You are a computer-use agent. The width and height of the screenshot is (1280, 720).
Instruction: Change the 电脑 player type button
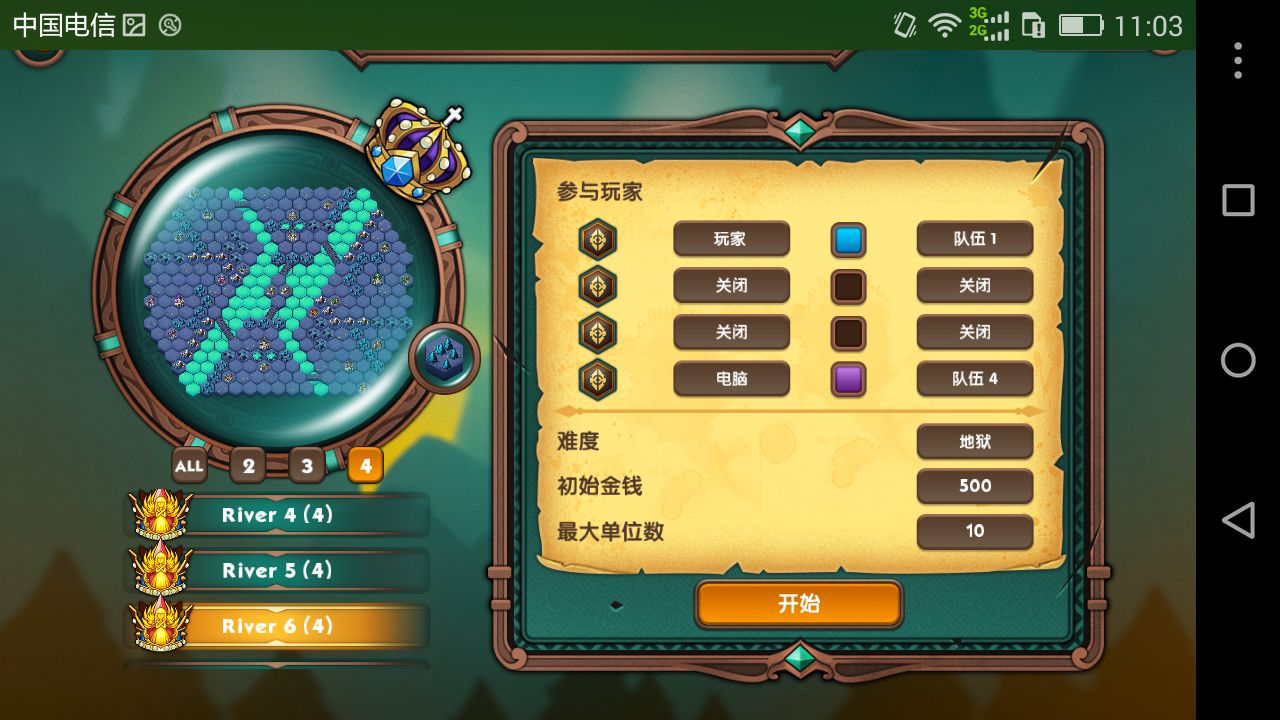(x=731, y=379)
